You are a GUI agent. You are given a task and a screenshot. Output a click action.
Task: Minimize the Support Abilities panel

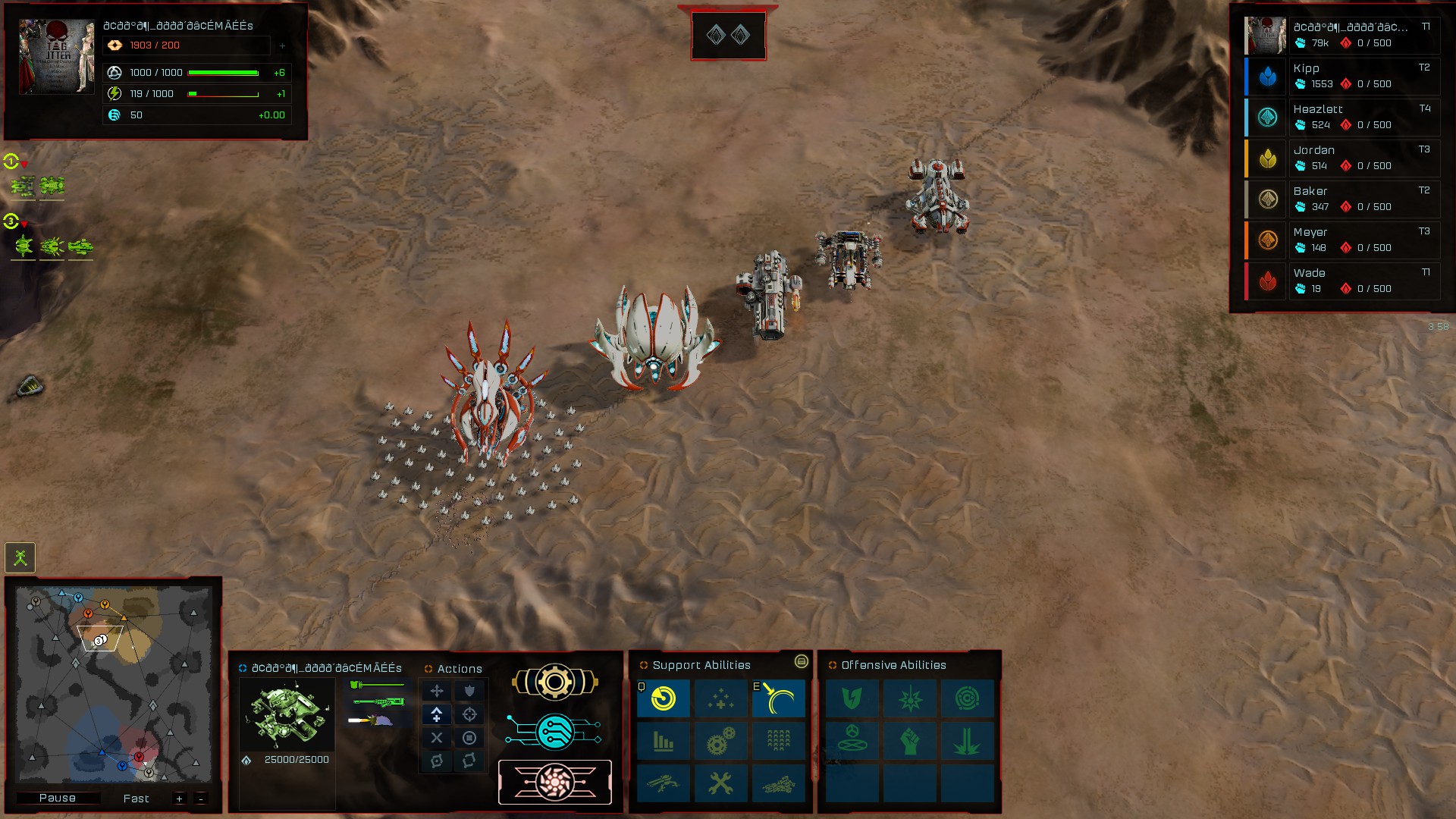click(x=802, y=661)
